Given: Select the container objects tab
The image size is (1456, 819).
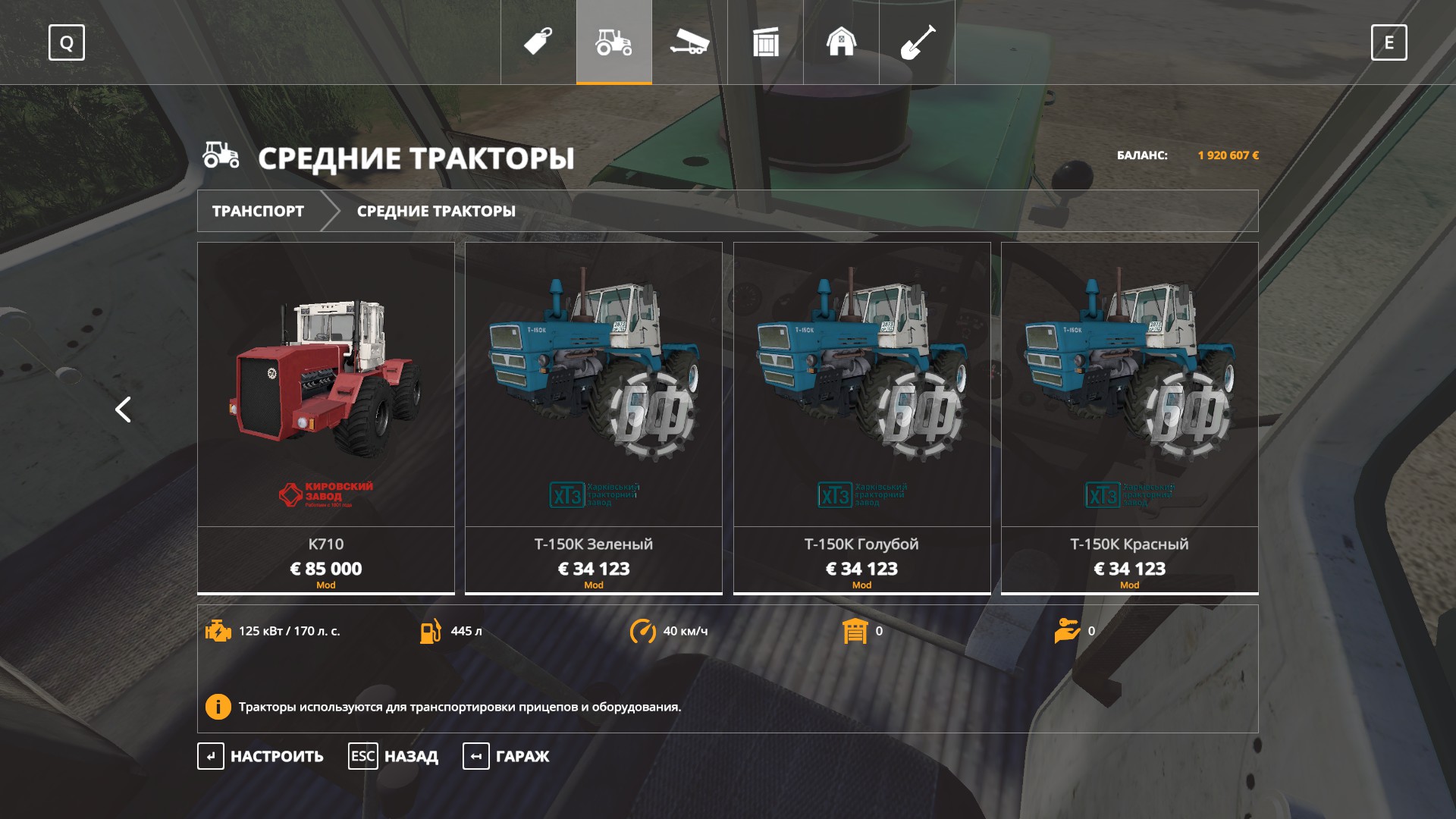Looking at the screenshot, I should [x=766, y=42].
